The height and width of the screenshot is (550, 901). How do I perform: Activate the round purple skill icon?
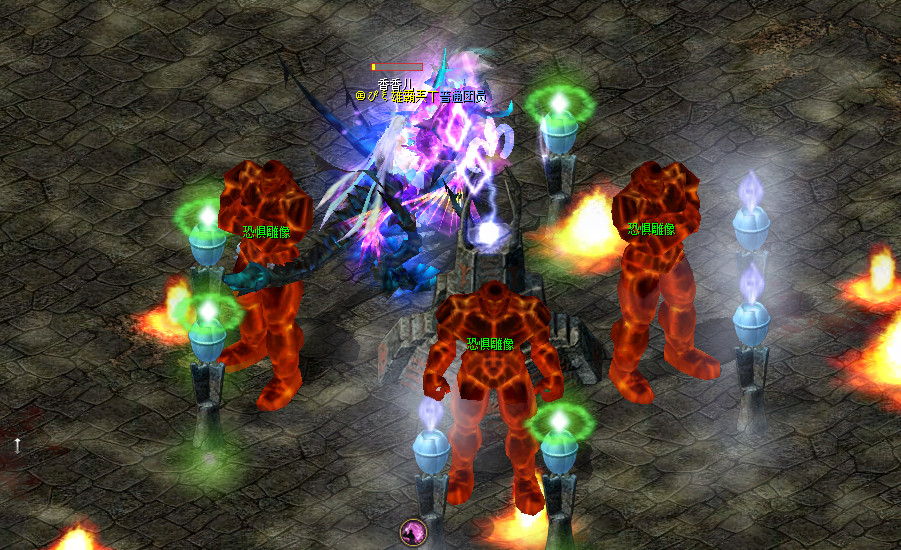tap(412, 532)
